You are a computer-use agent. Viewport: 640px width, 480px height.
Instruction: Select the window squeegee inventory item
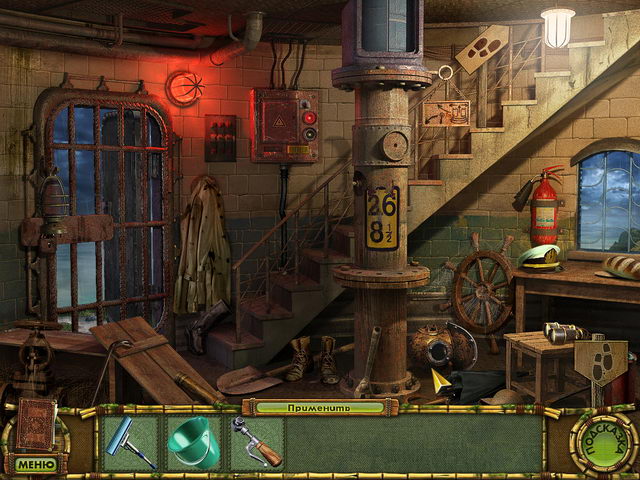130,442
